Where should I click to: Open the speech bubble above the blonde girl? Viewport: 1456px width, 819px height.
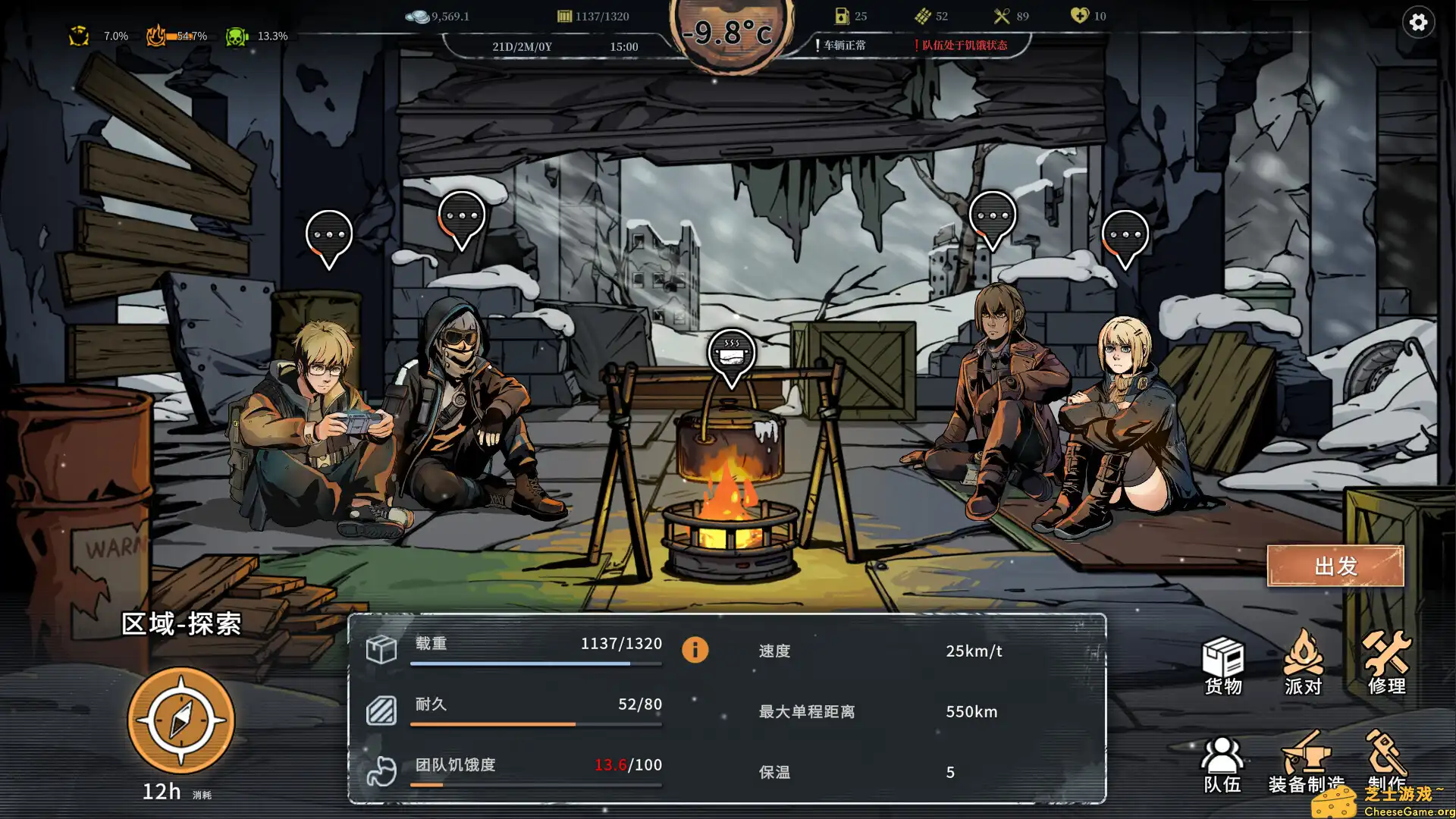coord(1128,235)
